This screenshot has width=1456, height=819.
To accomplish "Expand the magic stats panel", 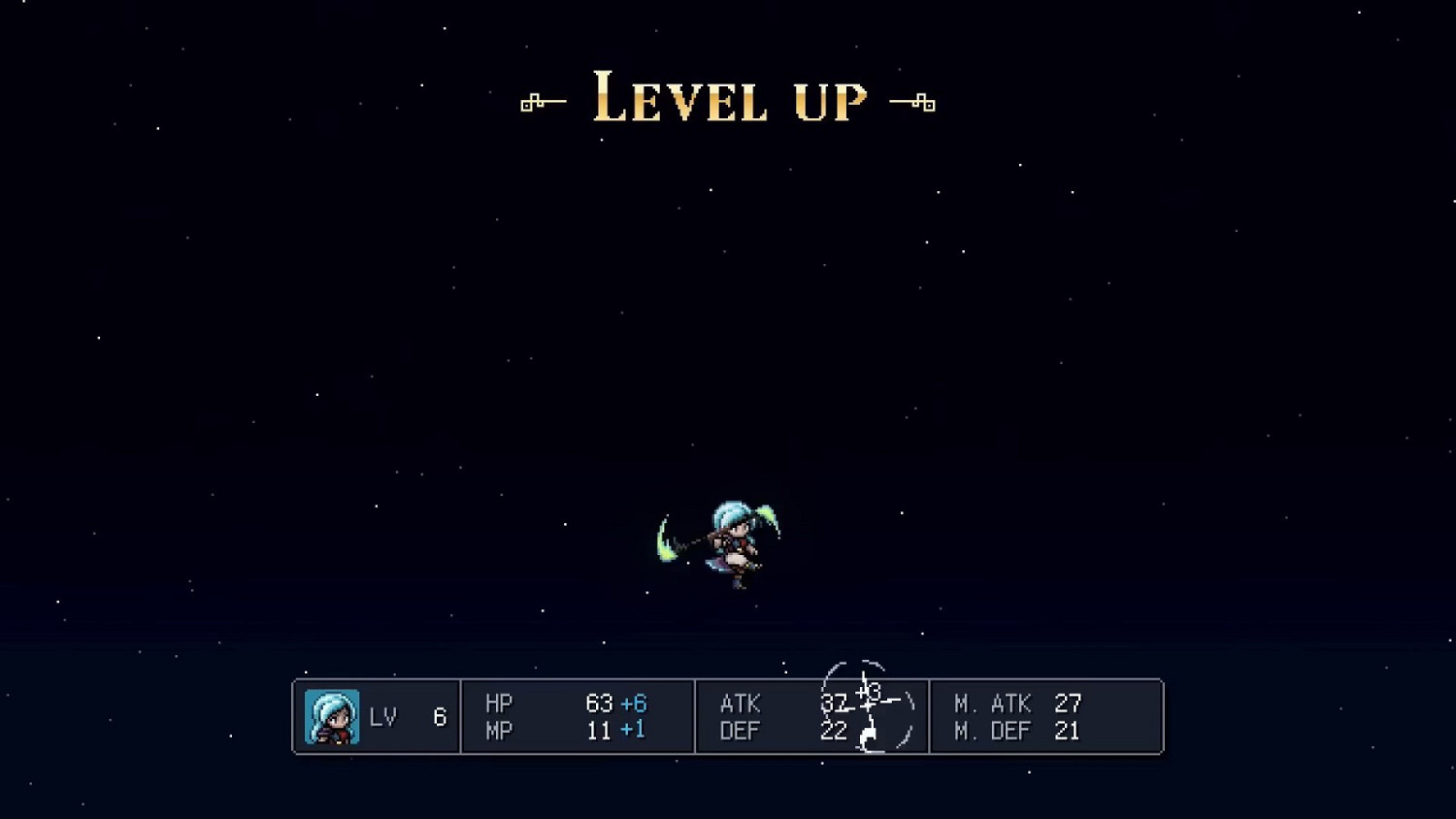I will (x=1046, y=716).
